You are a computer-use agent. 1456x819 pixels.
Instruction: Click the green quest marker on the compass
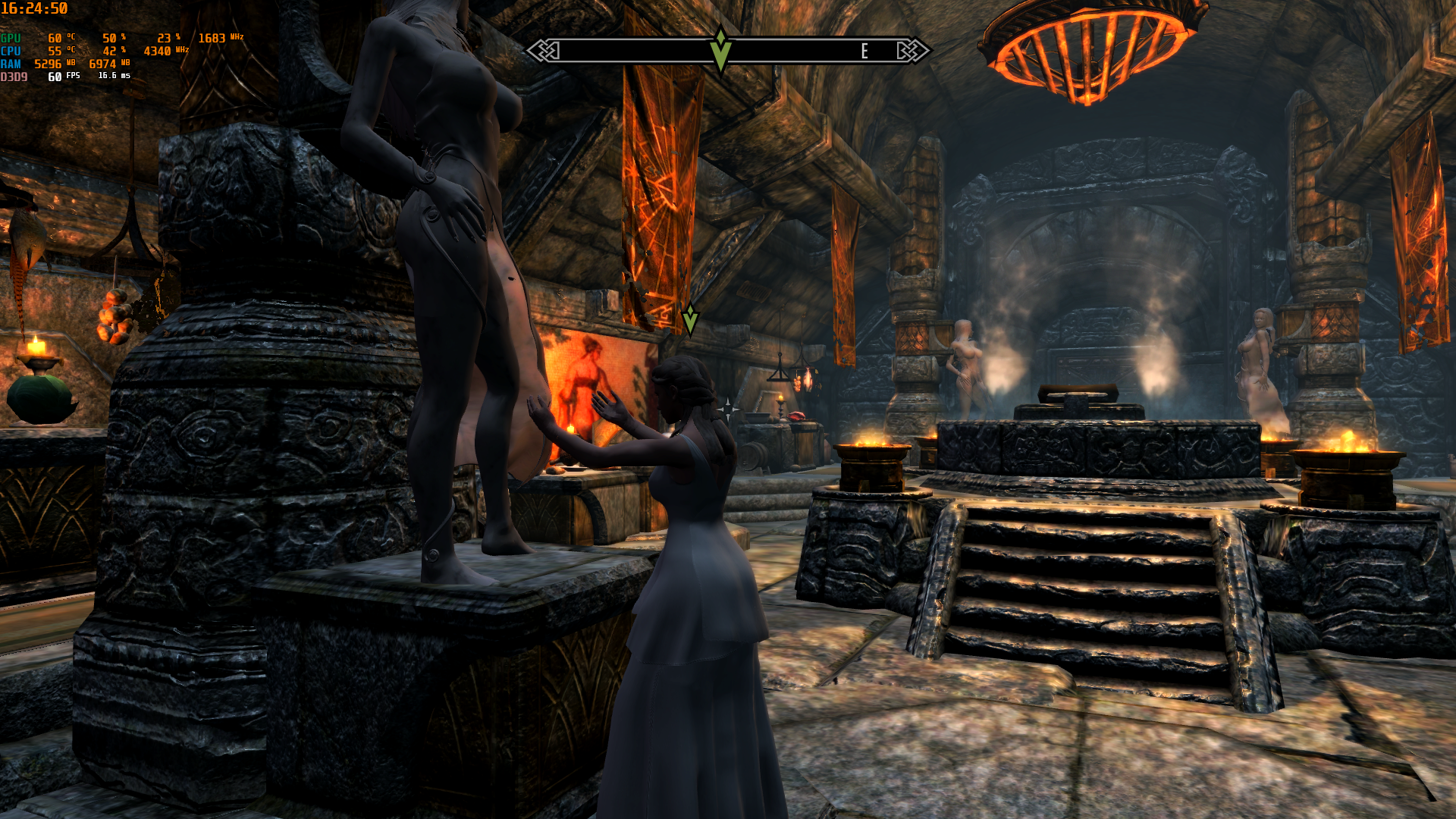tap(720, 50)
